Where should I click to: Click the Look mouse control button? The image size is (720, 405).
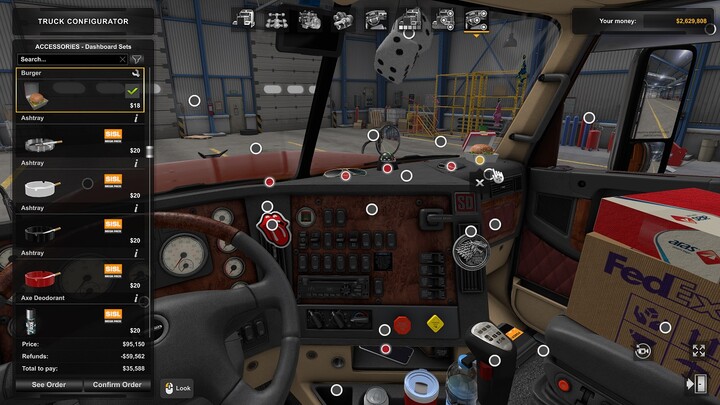coord(176,387)
